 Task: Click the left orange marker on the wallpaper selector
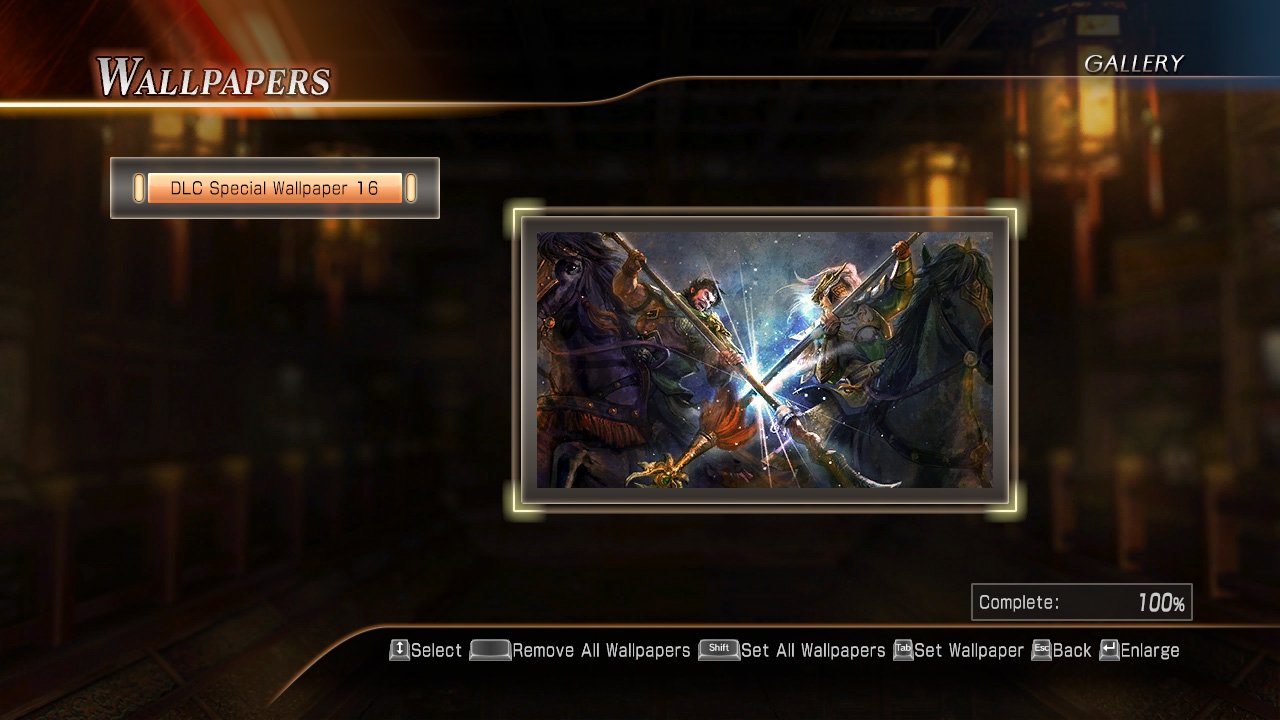(x=138, y=187)
